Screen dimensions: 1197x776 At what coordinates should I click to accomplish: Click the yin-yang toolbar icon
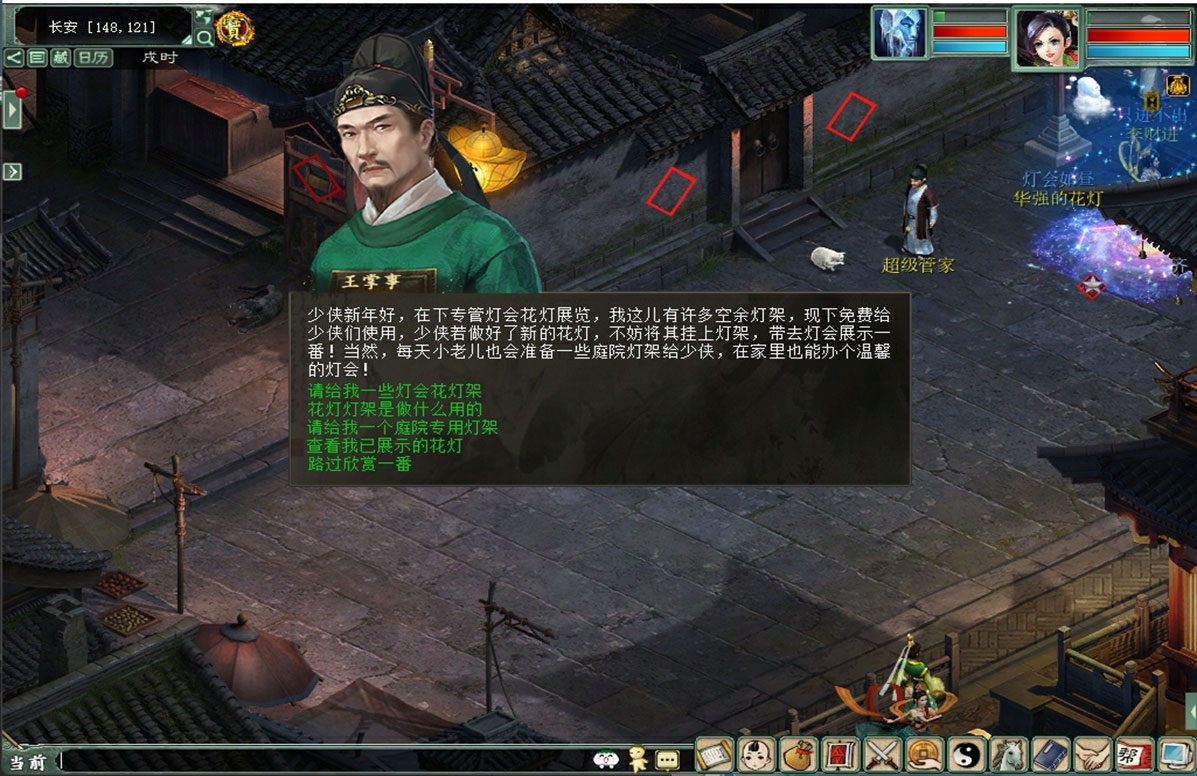967,754
